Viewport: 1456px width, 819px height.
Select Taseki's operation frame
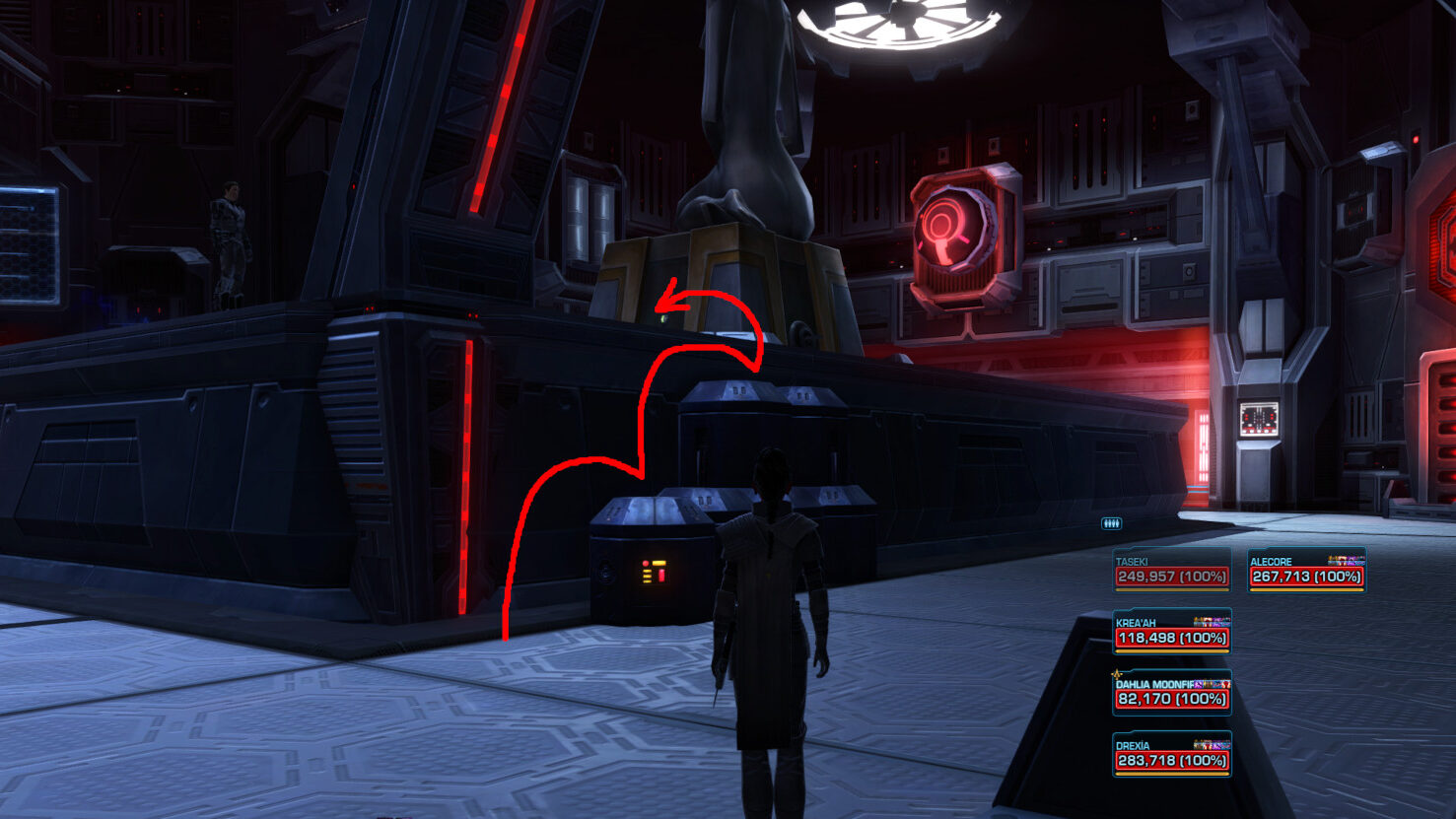(x=1171, y=571)
